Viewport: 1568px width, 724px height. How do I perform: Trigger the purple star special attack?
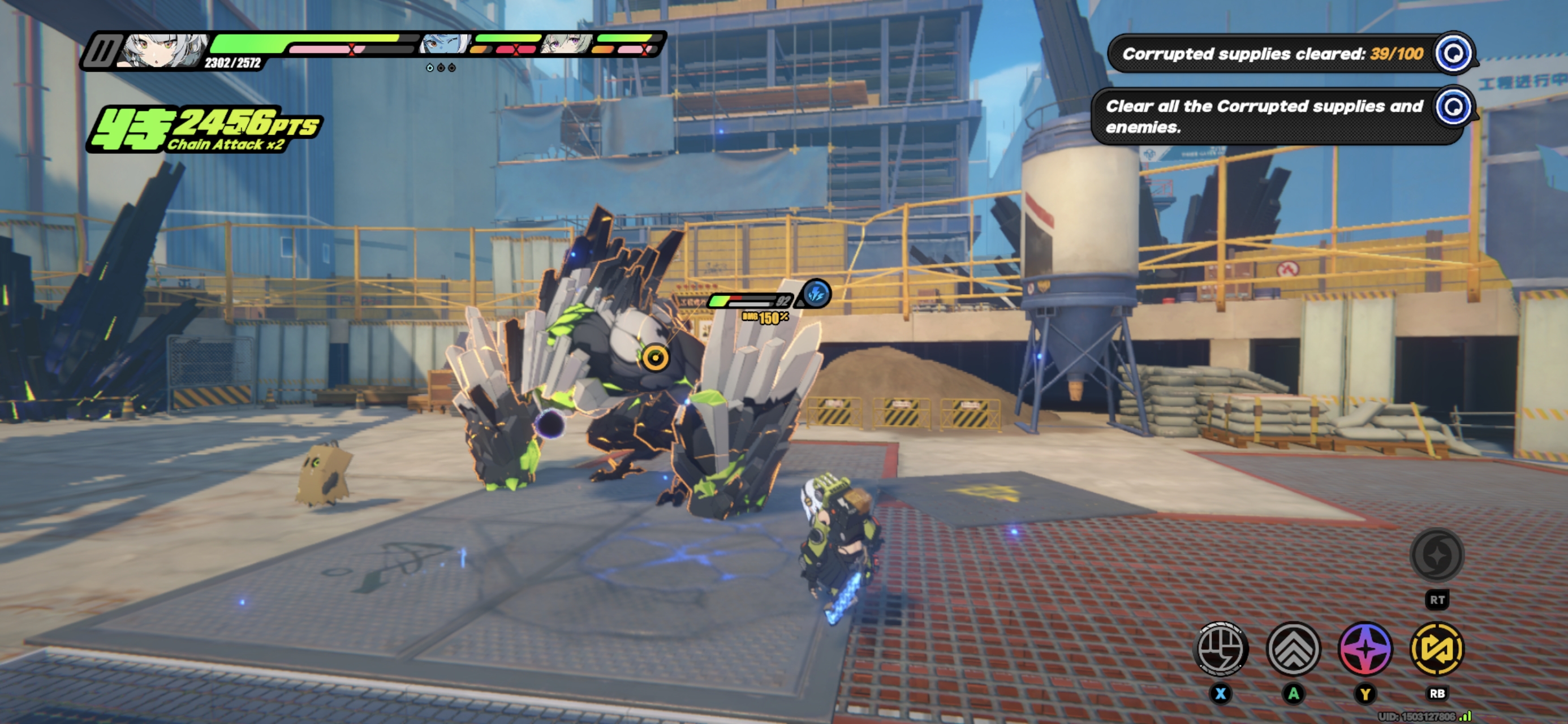1365,649
